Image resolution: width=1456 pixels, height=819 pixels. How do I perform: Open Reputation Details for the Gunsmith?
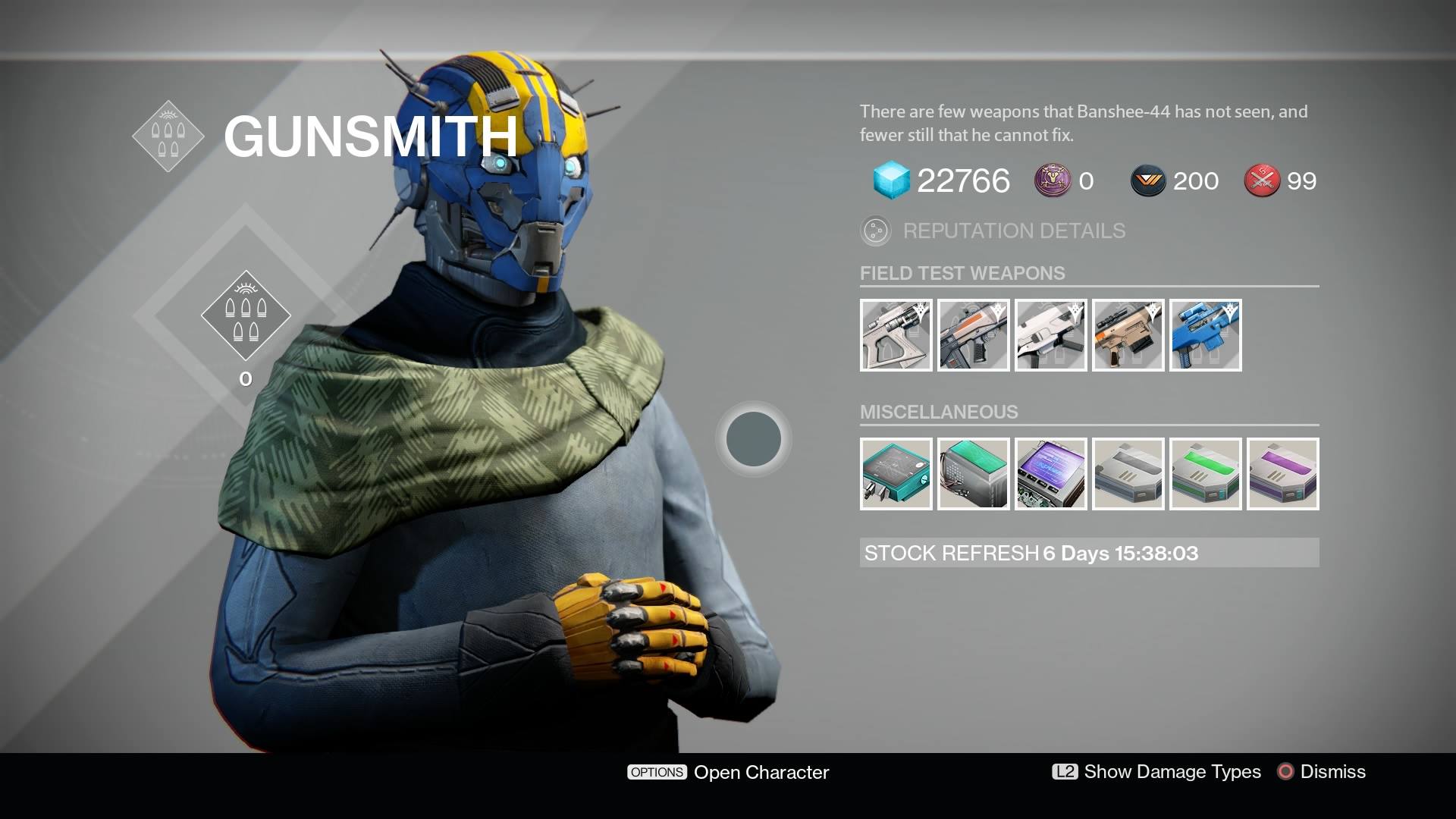tap(993, 231)
